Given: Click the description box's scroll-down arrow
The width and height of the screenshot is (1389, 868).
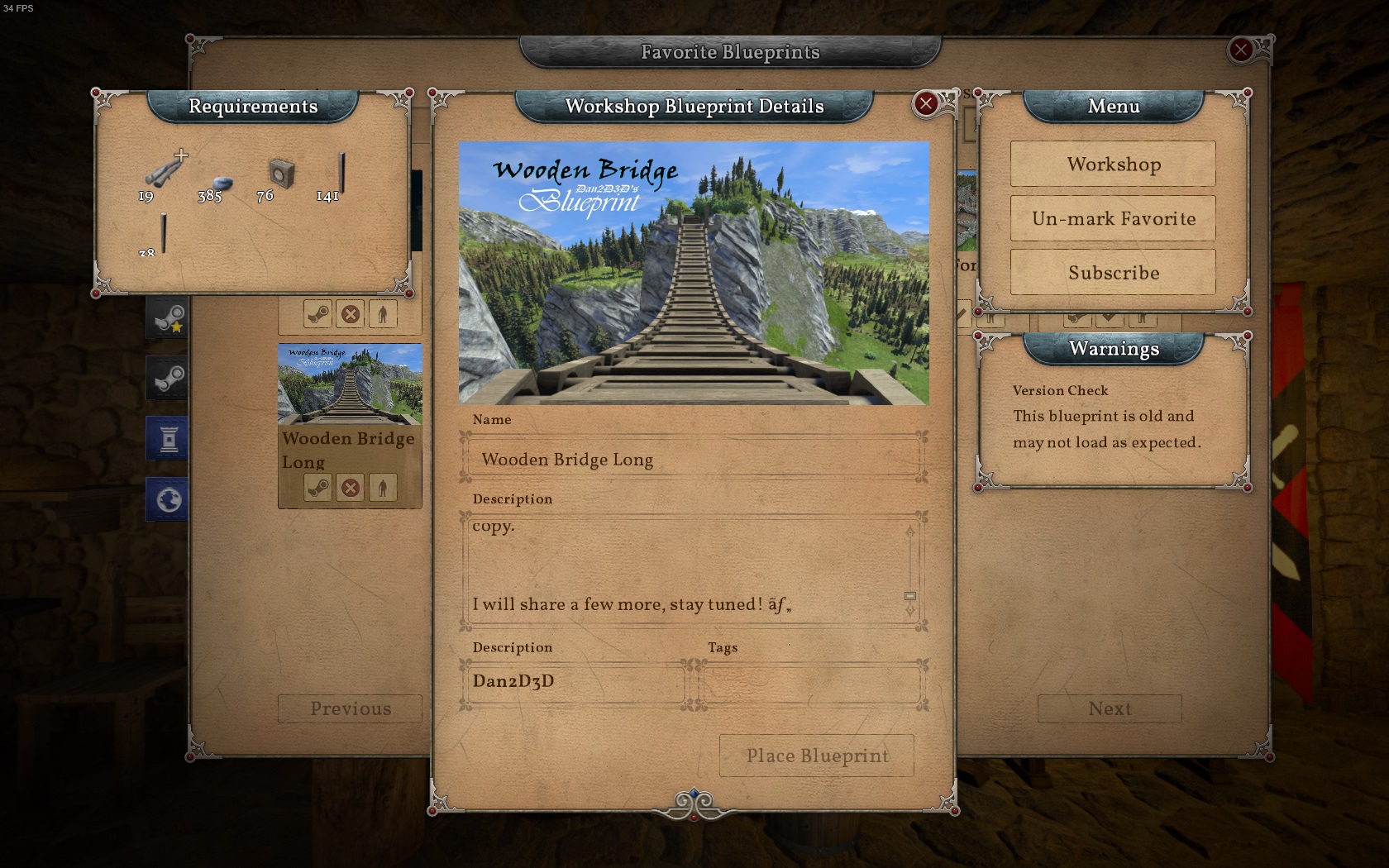Looking at the screenshot, I should [x=910, y=611].
